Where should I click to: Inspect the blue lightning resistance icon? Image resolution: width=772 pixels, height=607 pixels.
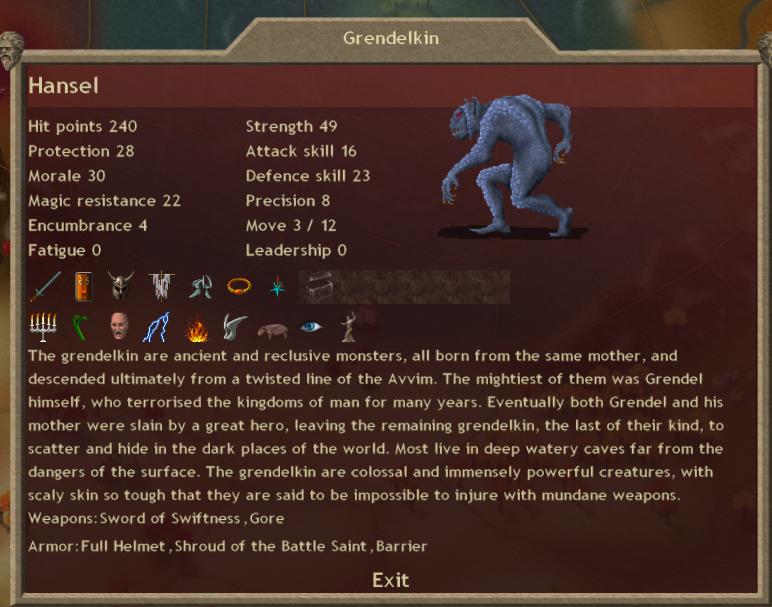[x=156, y=327]
